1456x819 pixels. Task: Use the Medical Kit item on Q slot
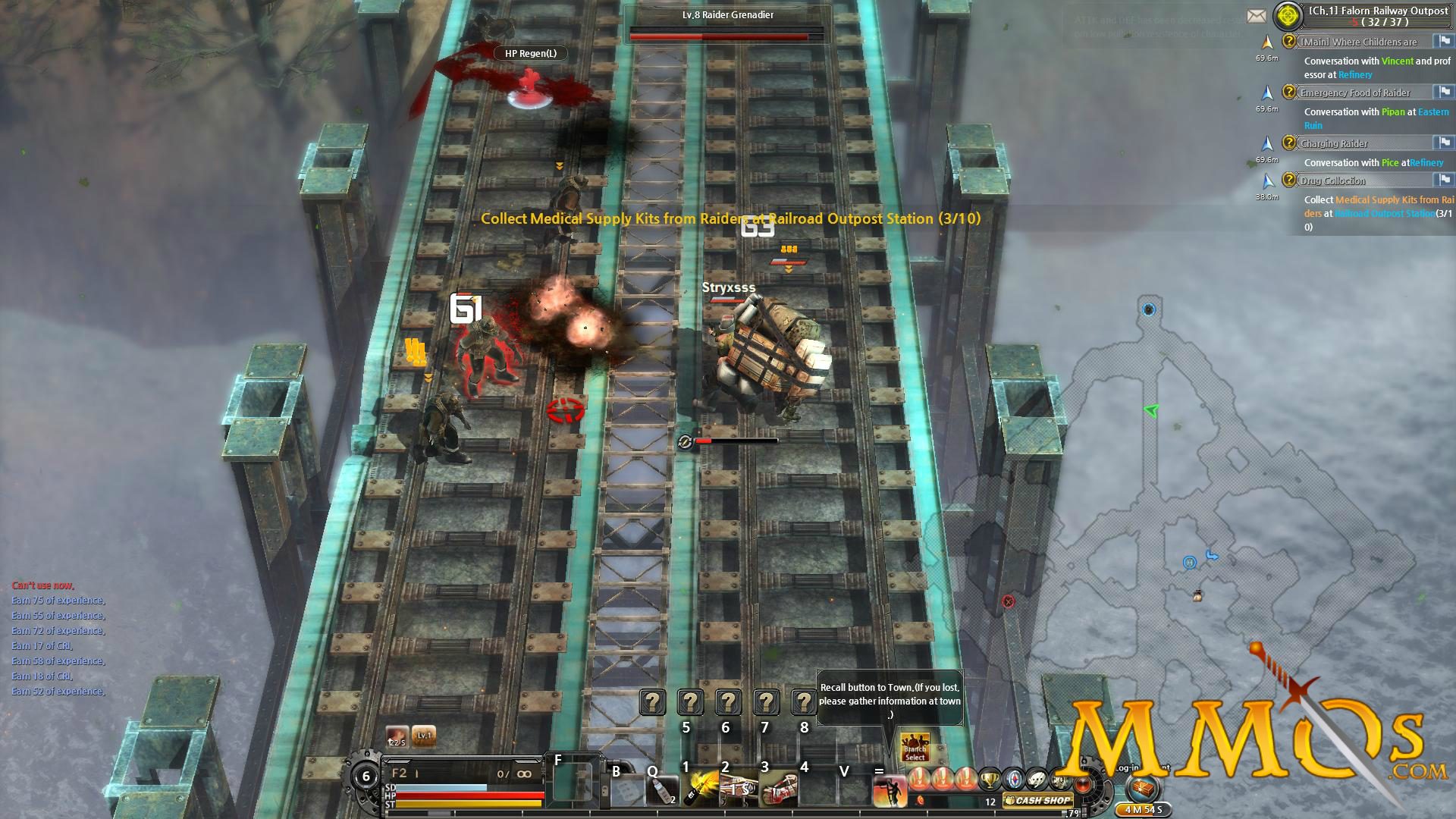(x=663, y=792)
